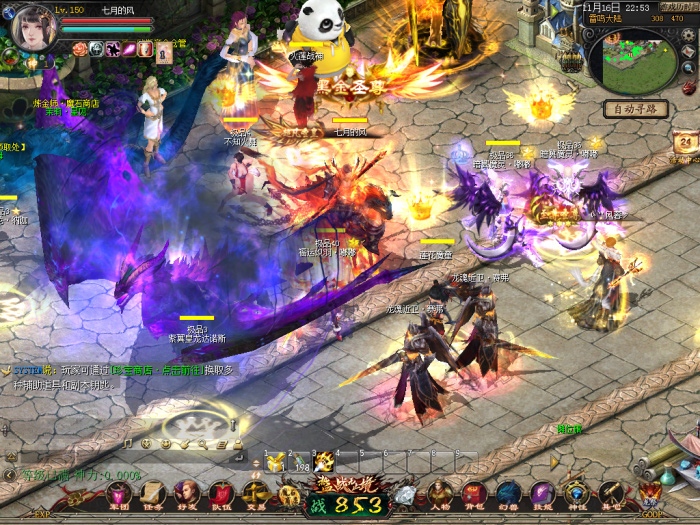Open the 任务 quest scroll menu
The height and width of the screenshot is (525, 700).
coord(152,494)
